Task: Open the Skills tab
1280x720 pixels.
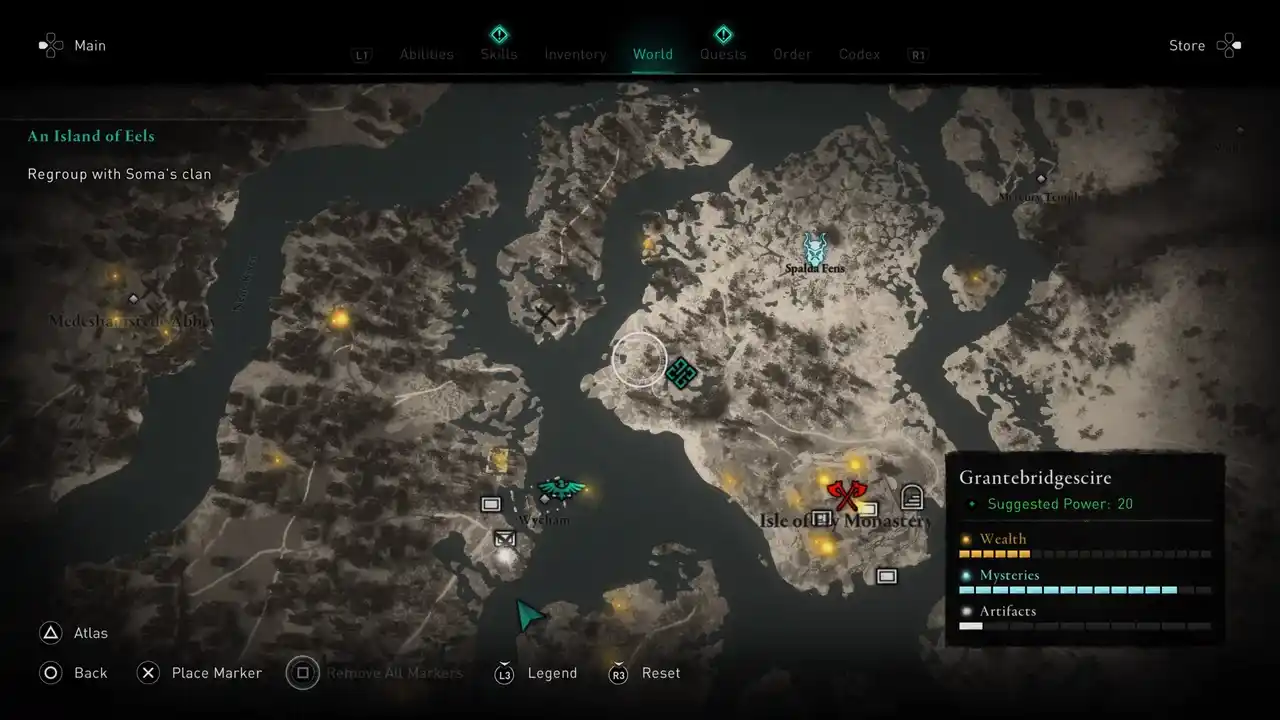Action: click(x=499, y=54)
